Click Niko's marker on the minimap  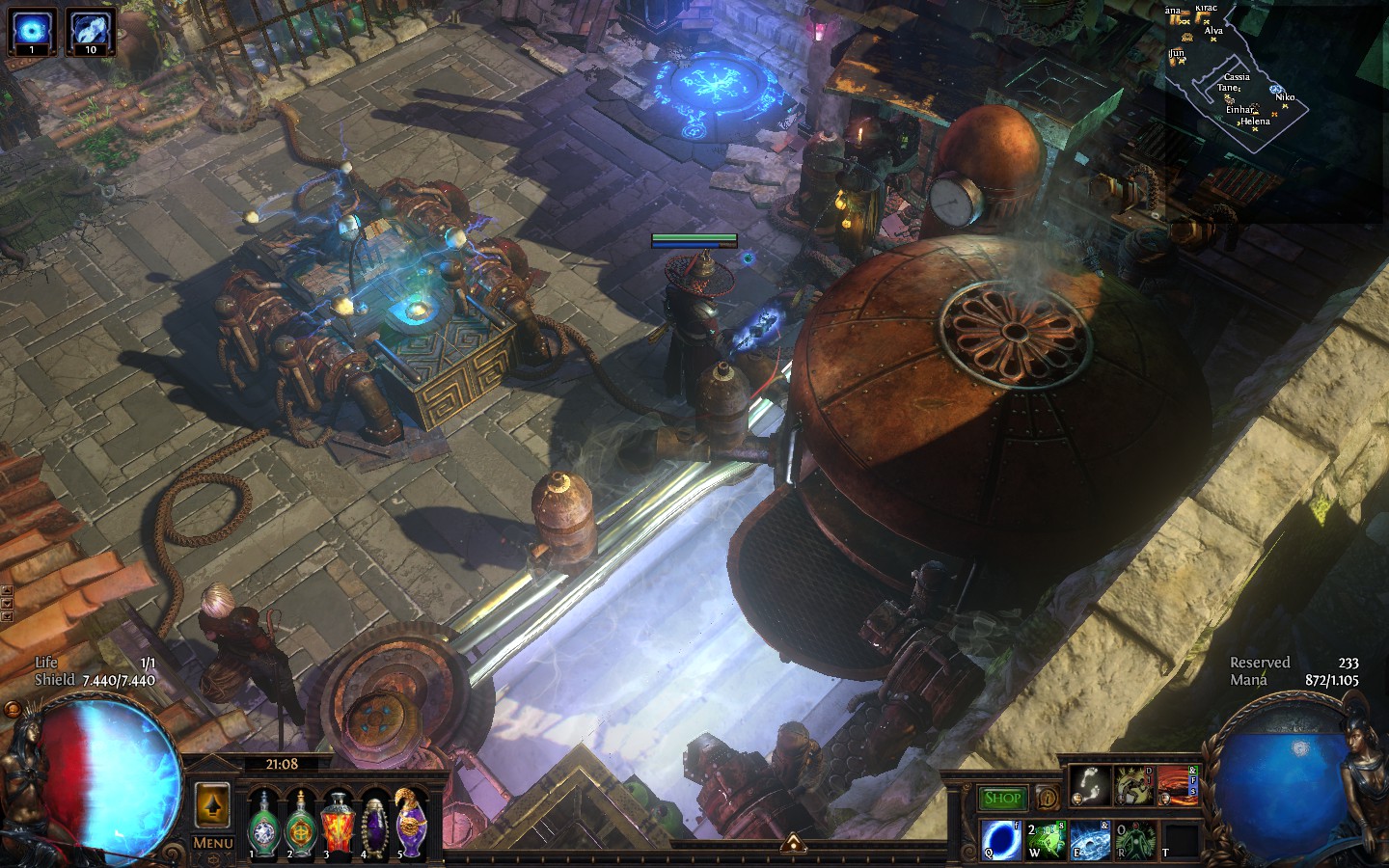coord(1285,105)
